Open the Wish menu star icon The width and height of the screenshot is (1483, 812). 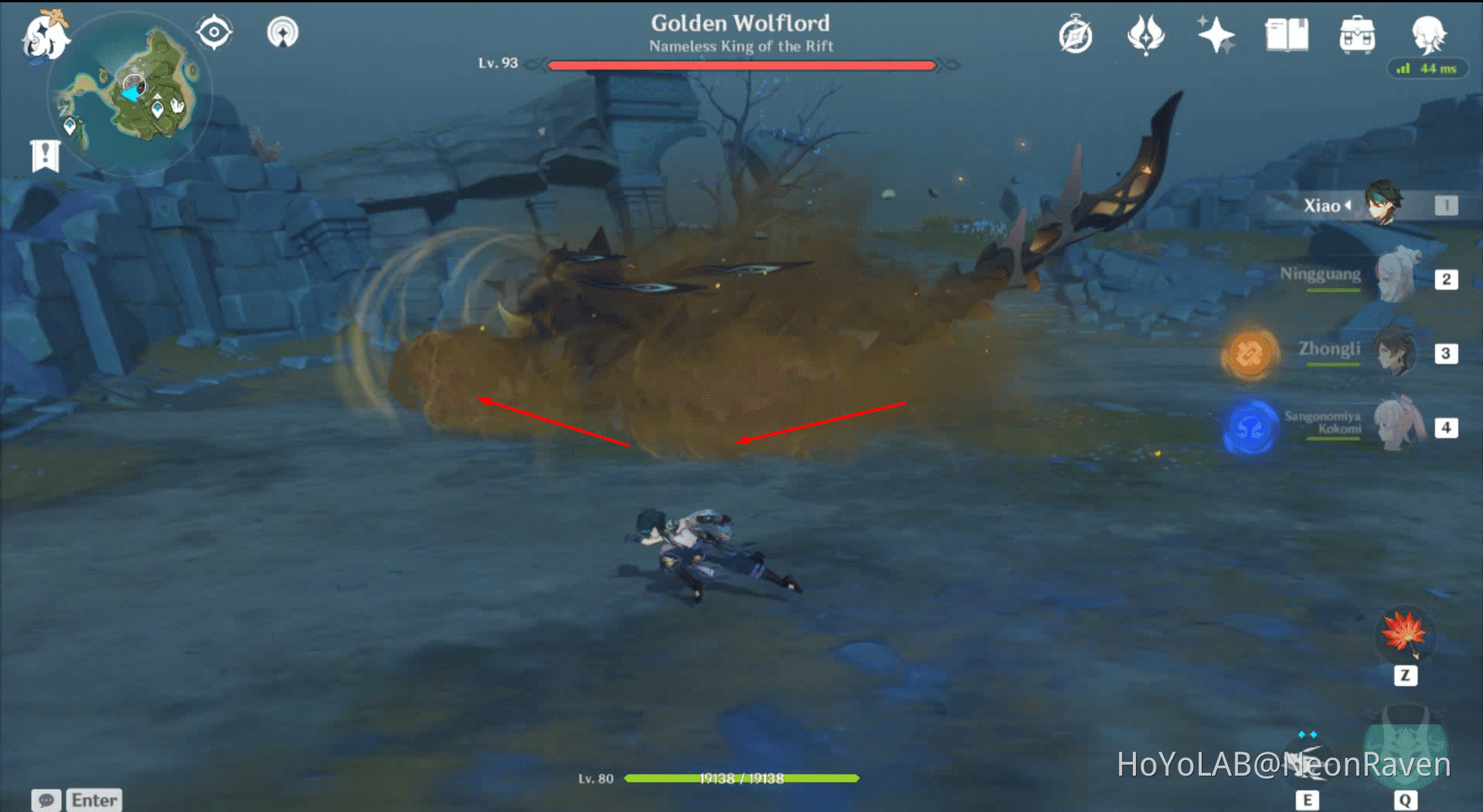[x=1214, y=34]
